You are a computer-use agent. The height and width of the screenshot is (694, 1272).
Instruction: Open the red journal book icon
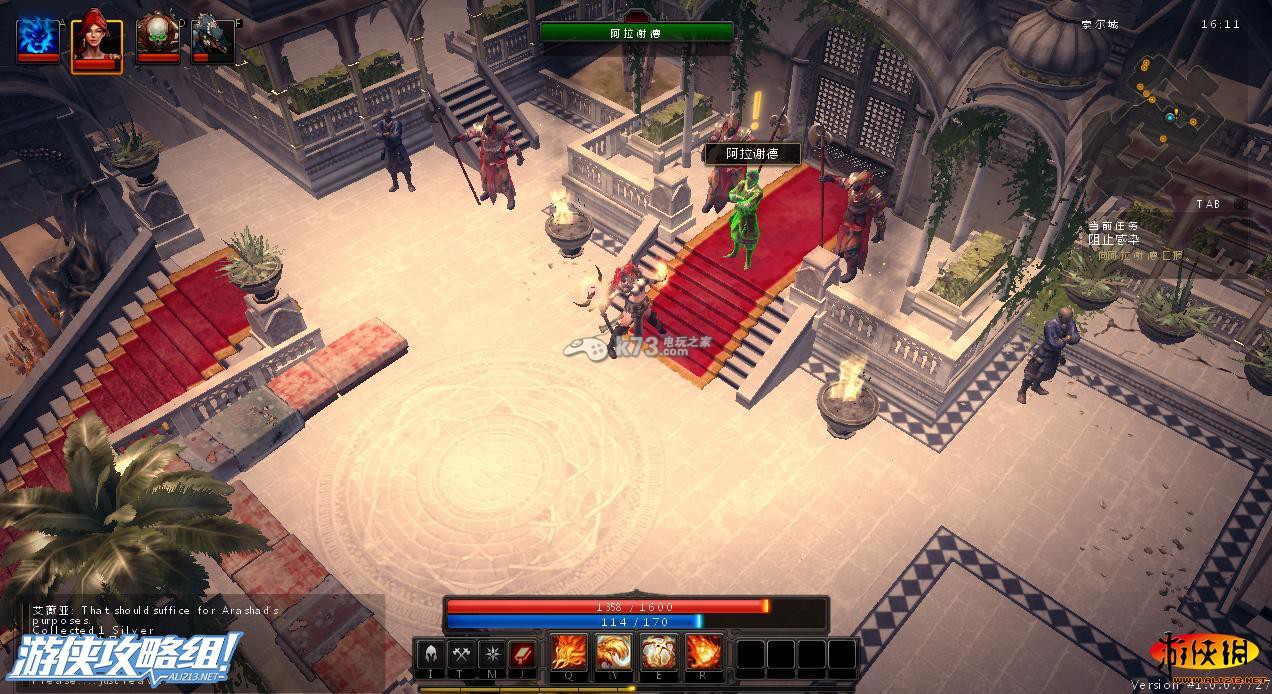(521, 654)
